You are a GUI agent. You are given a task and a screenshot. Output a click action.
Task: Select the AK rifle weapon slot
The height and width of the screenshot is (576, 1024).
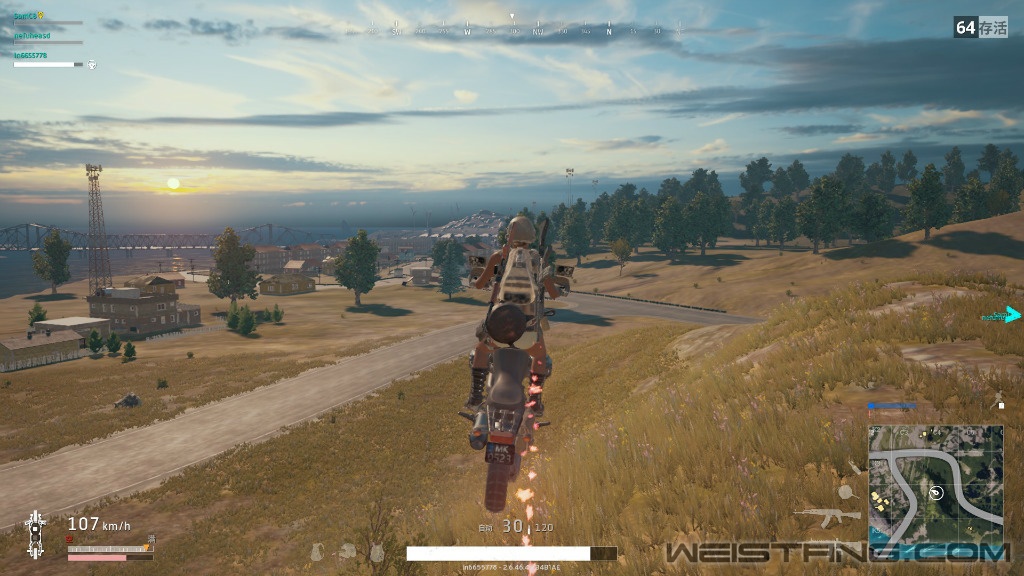(826, 517)
